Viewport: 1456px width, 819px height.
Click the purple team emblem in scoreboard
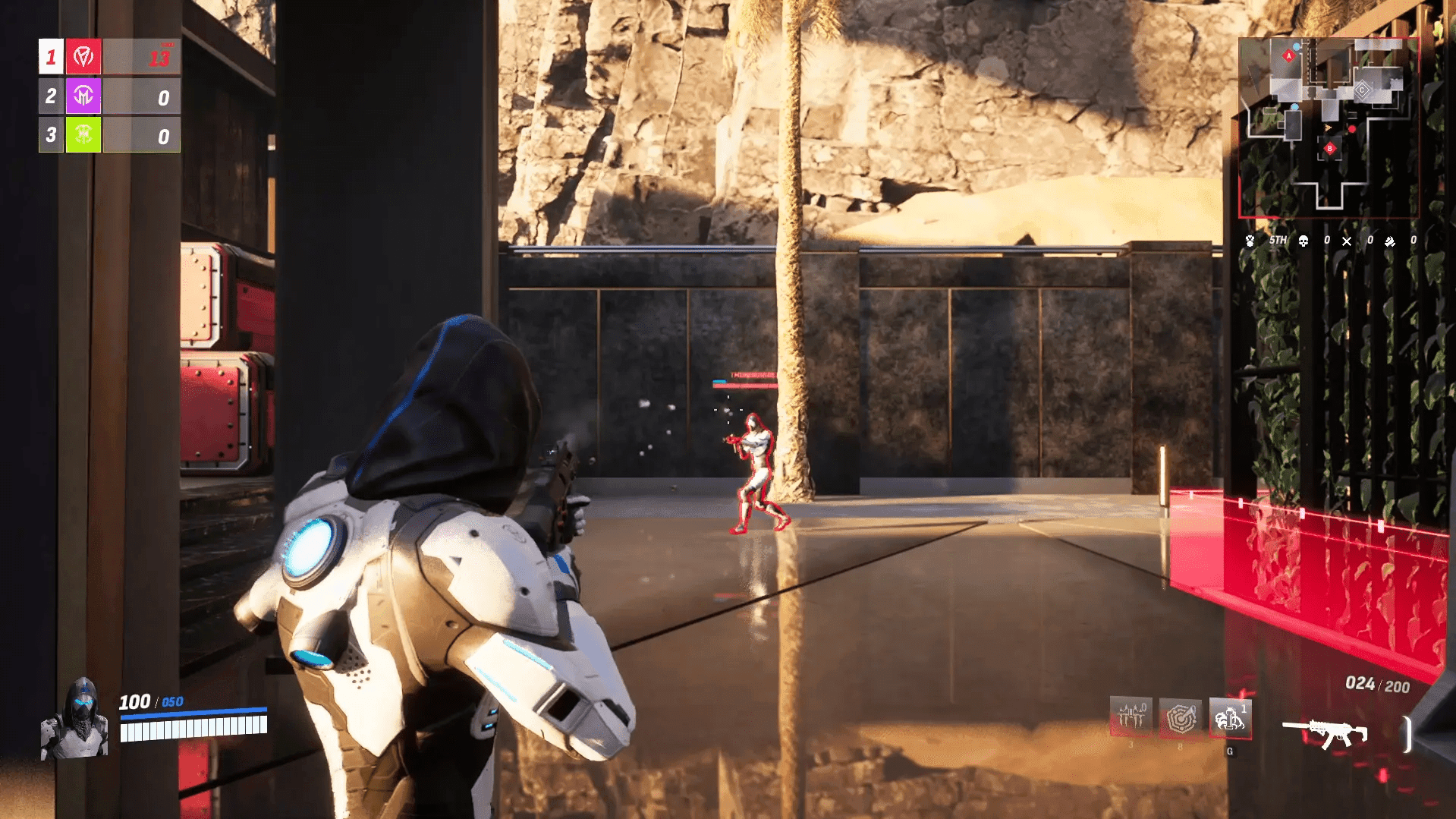[83, 96]
